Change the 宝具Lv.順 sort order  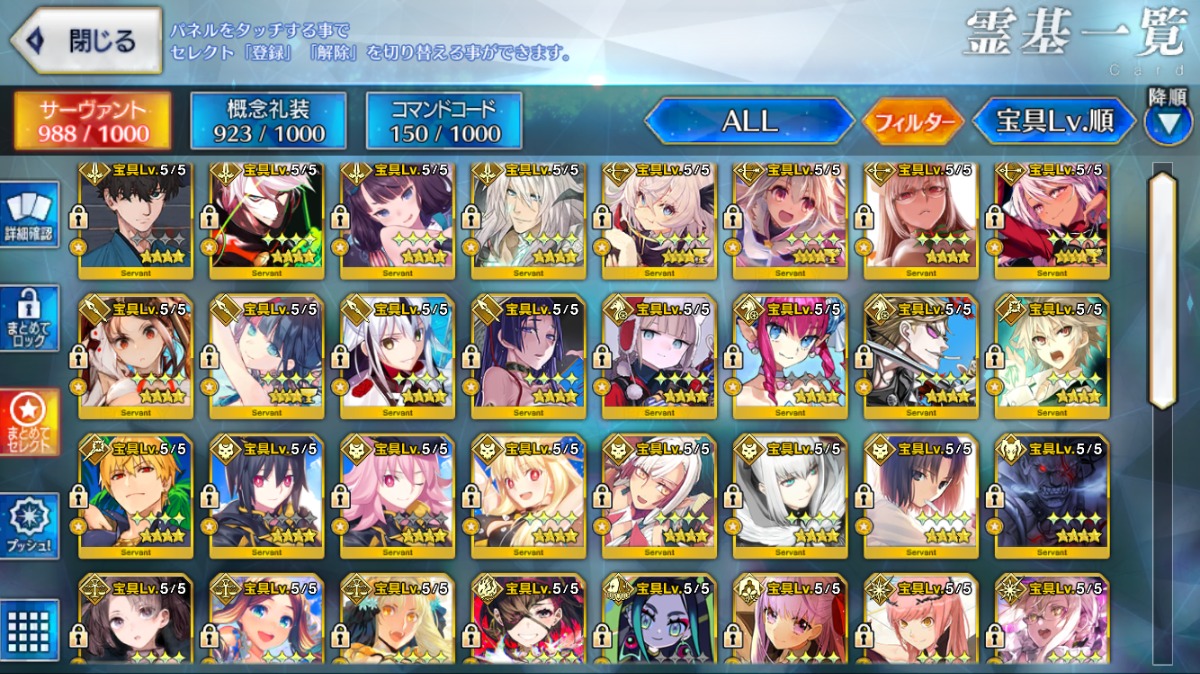[x=1054, y=122]
